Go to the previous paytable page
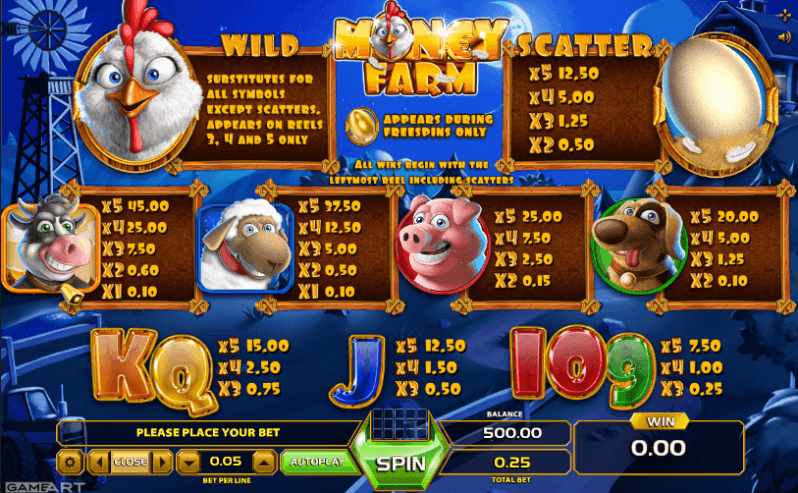The height and width of the screenshot is (493, 798). (x=98, y=462)
